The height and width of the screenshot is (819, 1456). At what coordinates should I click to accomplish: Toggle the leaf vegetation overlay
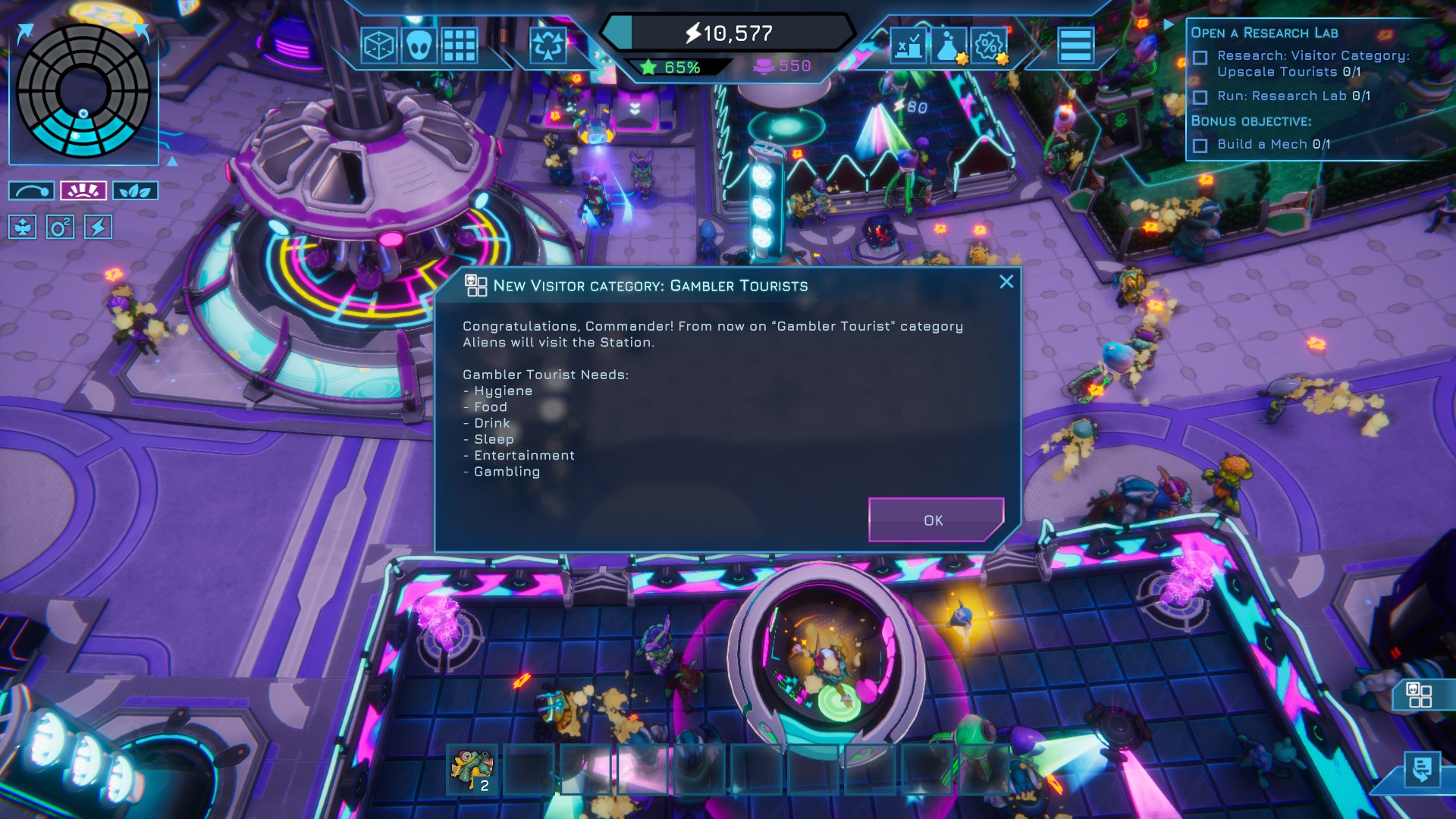tap(136, 190)
